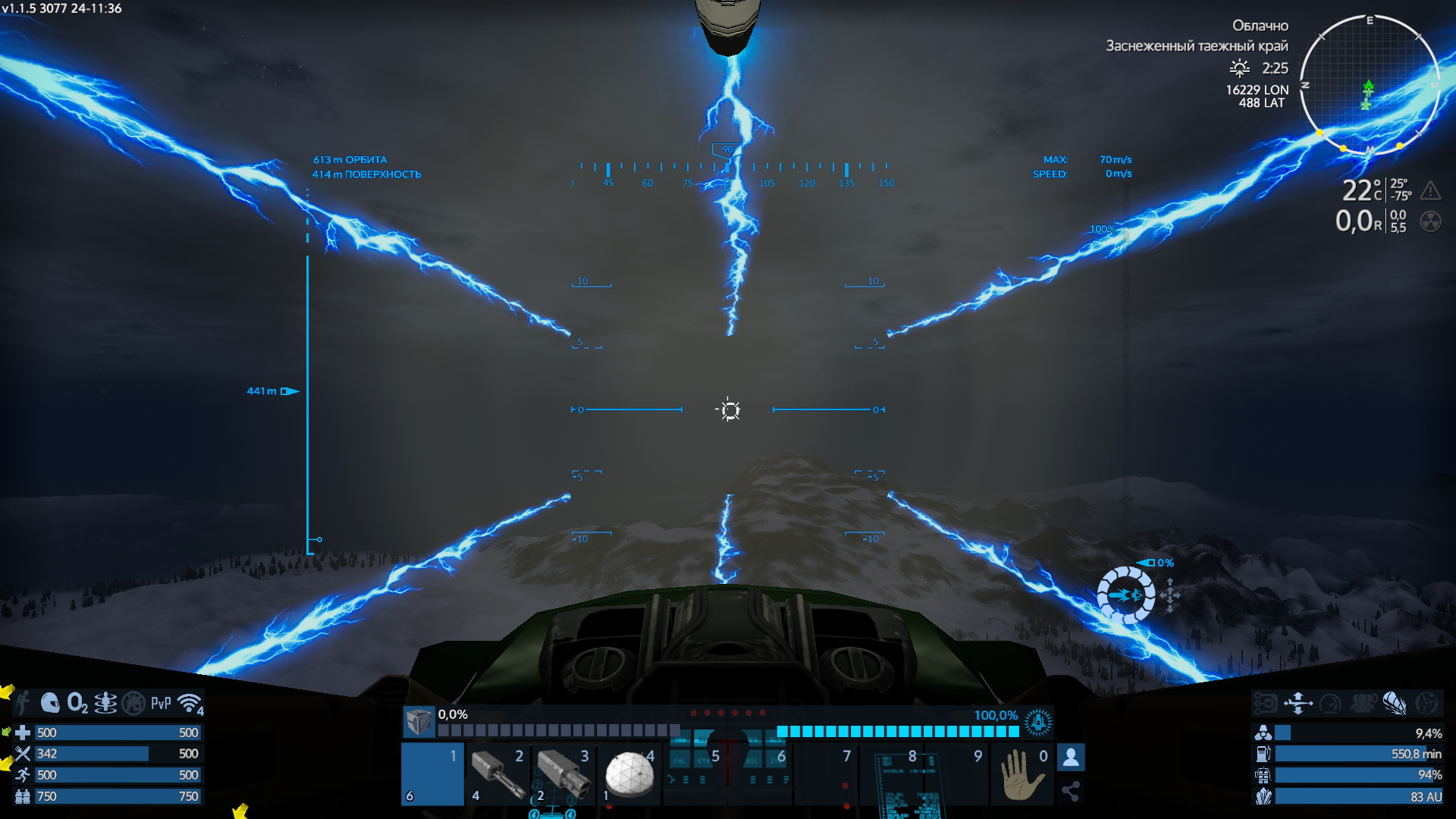1456x819 pixels.
Task: Click the warning triangle beside temperature
Action: (x=1430, y=190)
